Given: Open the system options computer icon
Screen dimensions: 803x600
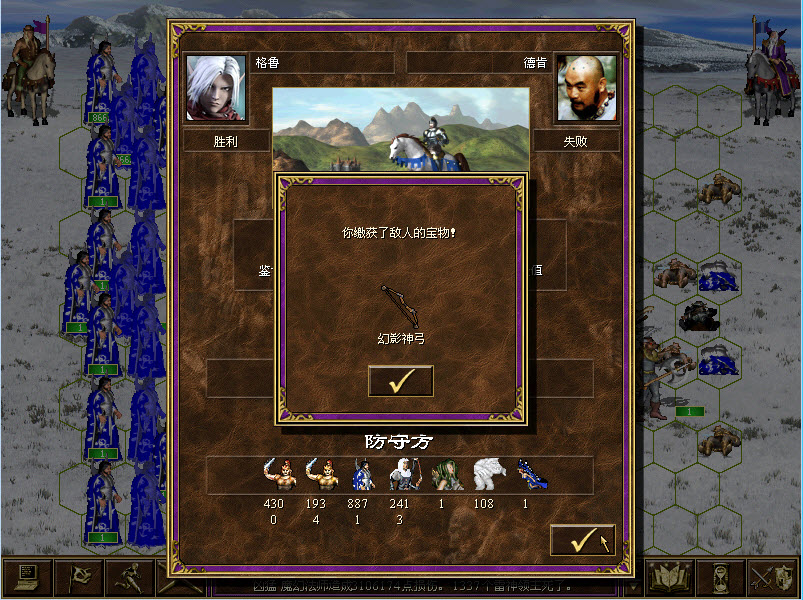Looking at the screenshot, I should (26, 578).
